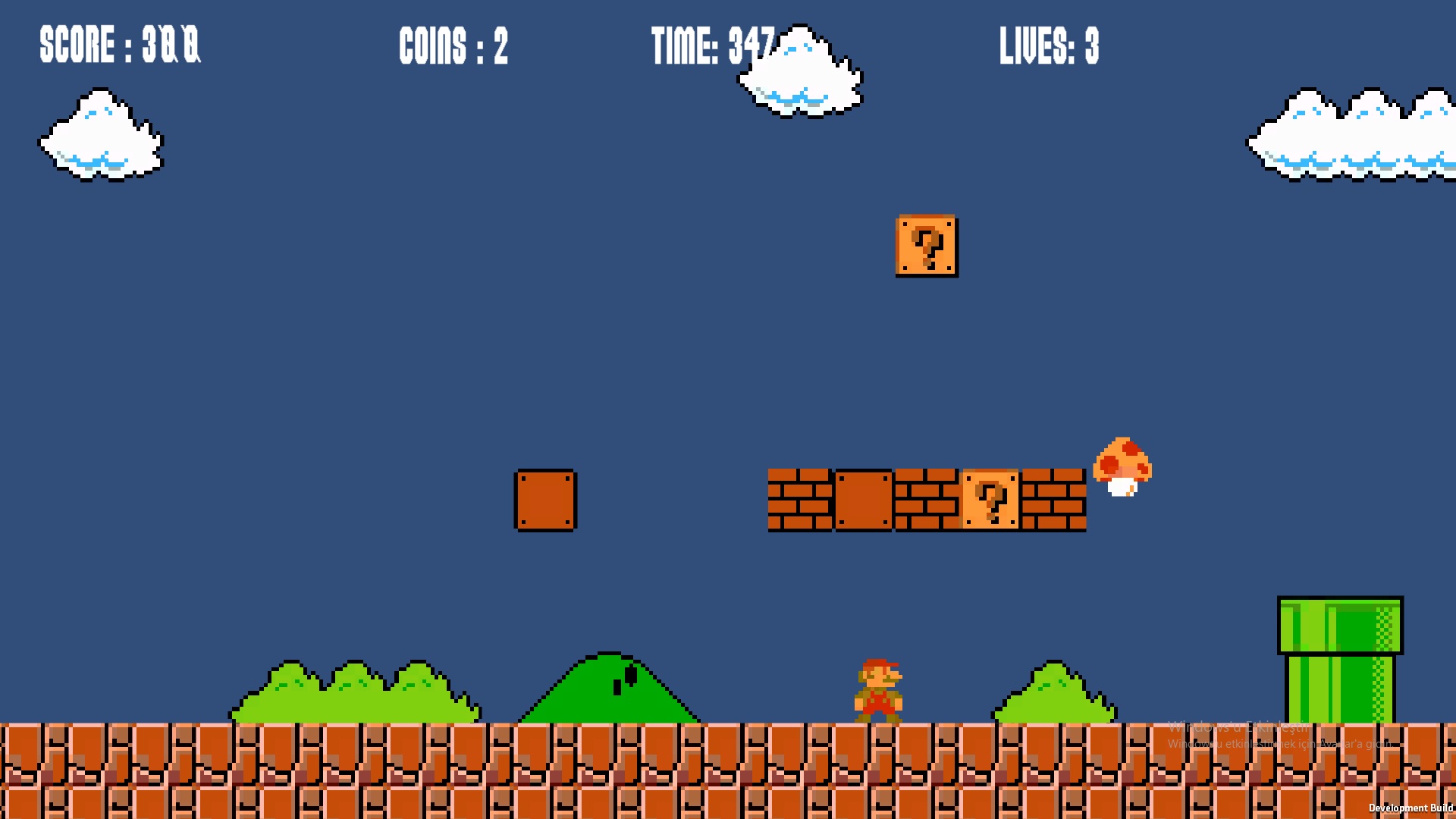This screenshot has height=819, width=1456.
Task: Click the Development Build label
Action: (x=1412, y=808)
